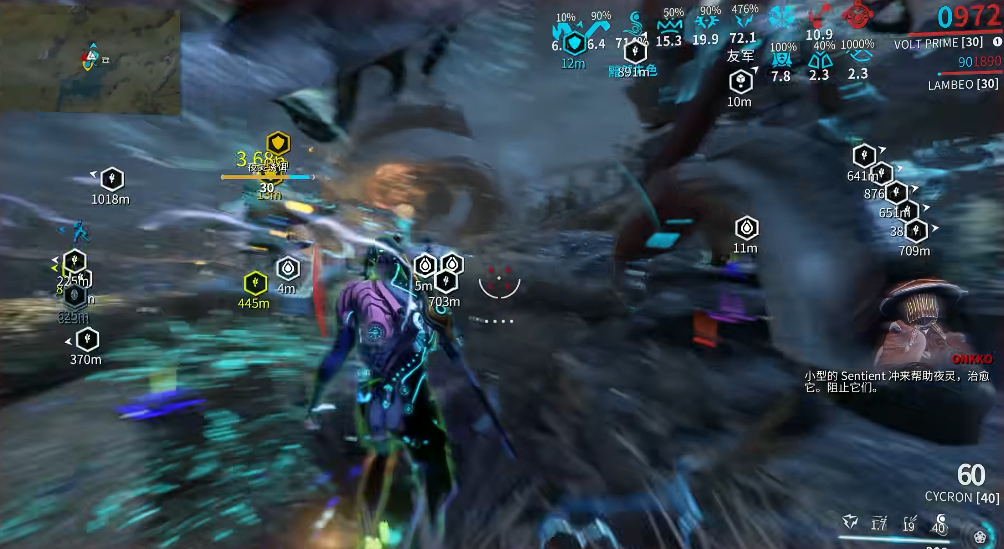Click the blue running squadmate marker
The width and height of the screenshot is (1004, 549).
(80, 230)
